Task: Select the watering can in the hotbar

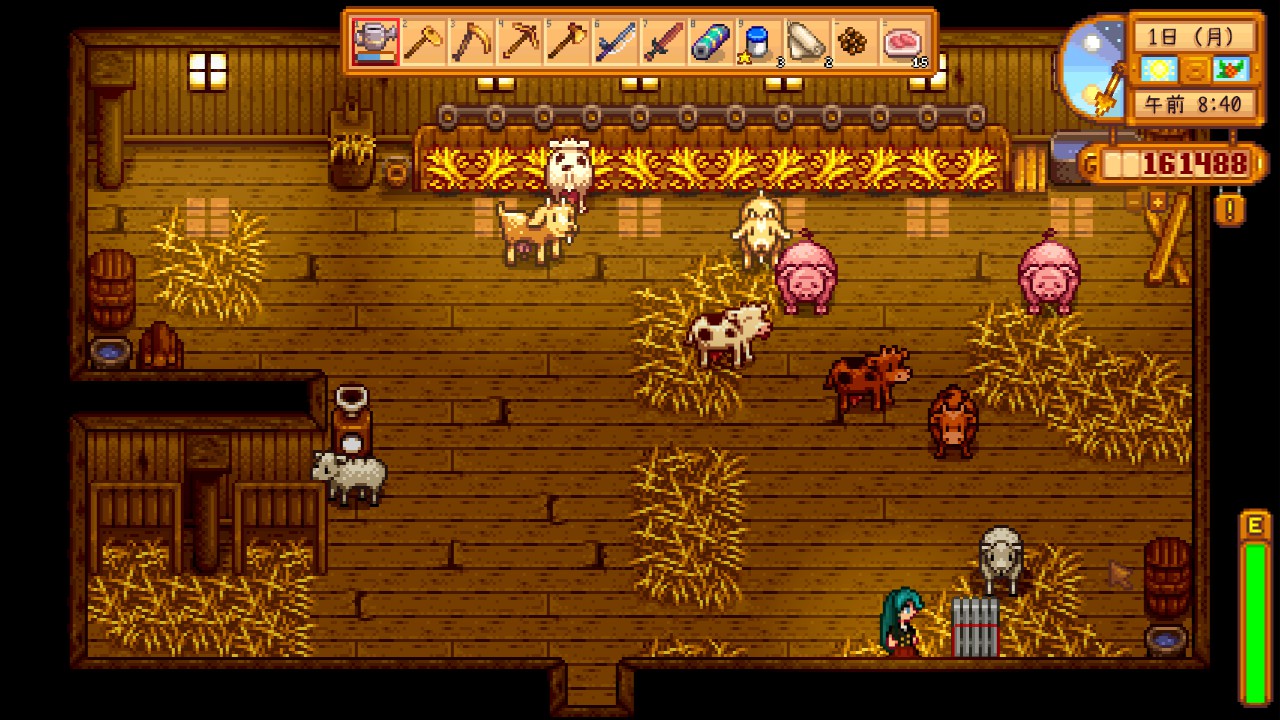Action: (x=376, y=42)
